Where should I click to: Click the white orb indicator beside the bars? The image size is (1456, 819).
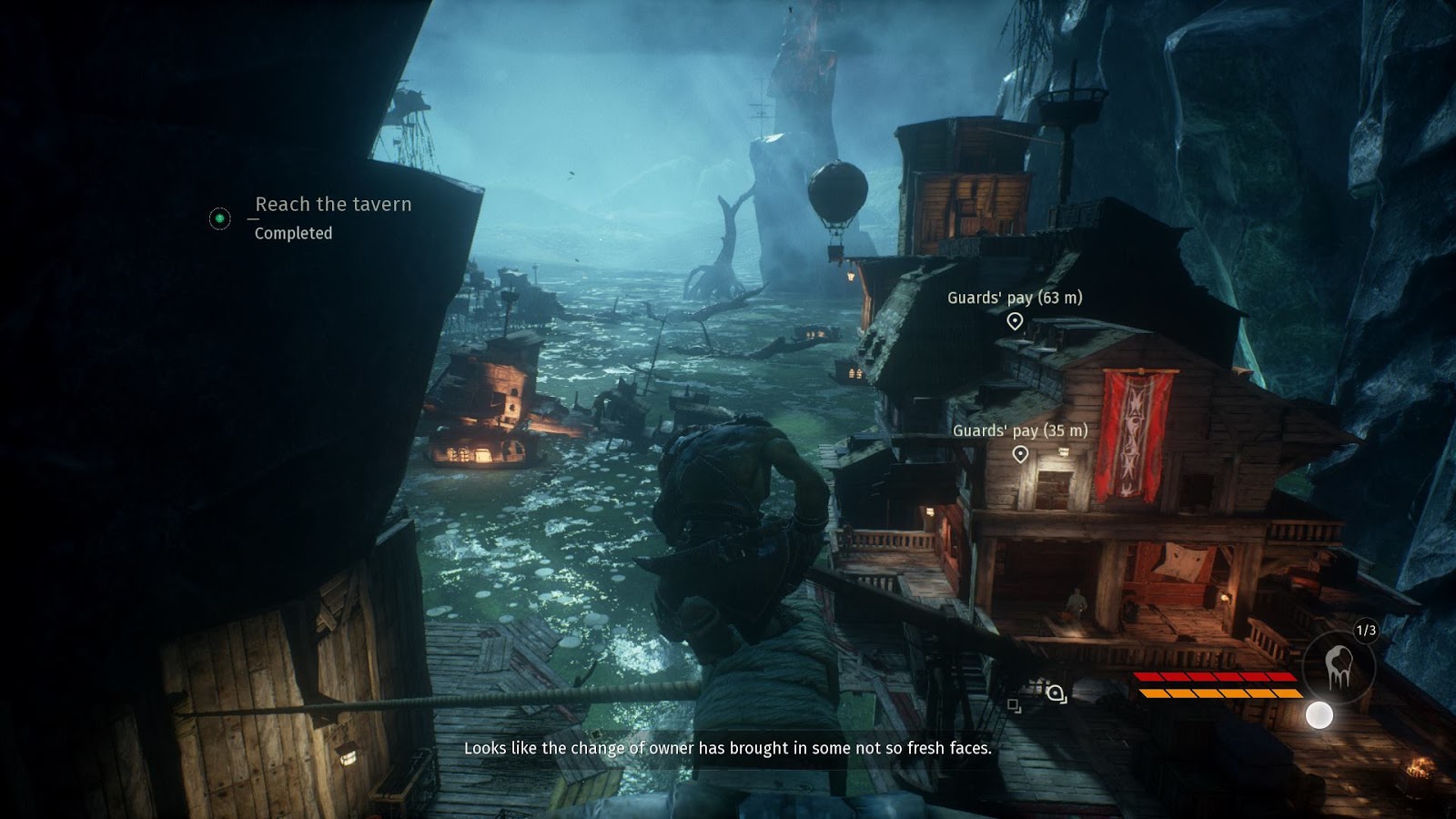tap(1319, 715)
